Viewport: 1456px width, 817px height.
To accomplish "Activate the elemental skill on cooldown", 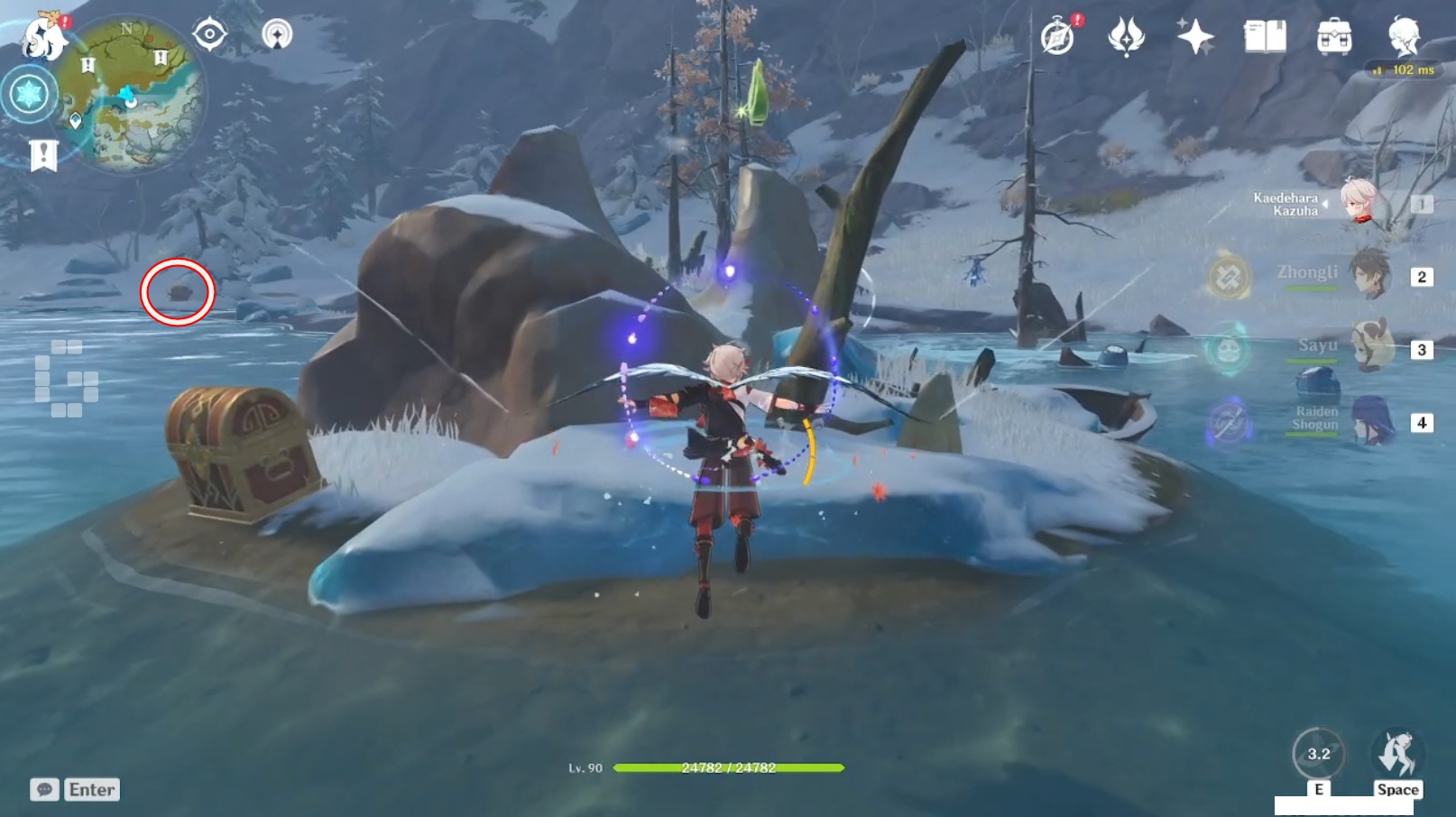I will [1318, 754].
